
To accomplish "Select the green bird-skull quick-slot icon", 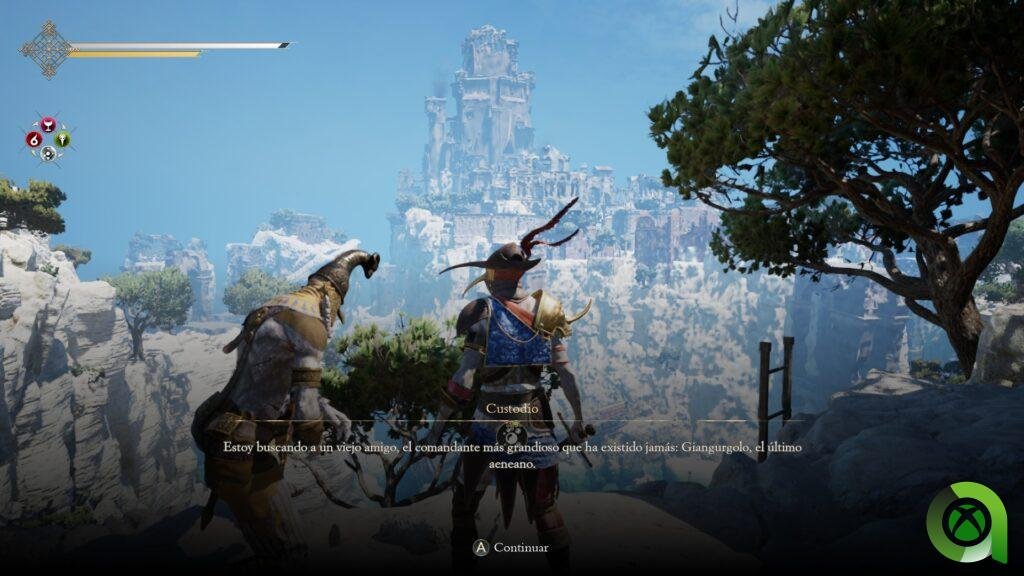I will (63, 140).
